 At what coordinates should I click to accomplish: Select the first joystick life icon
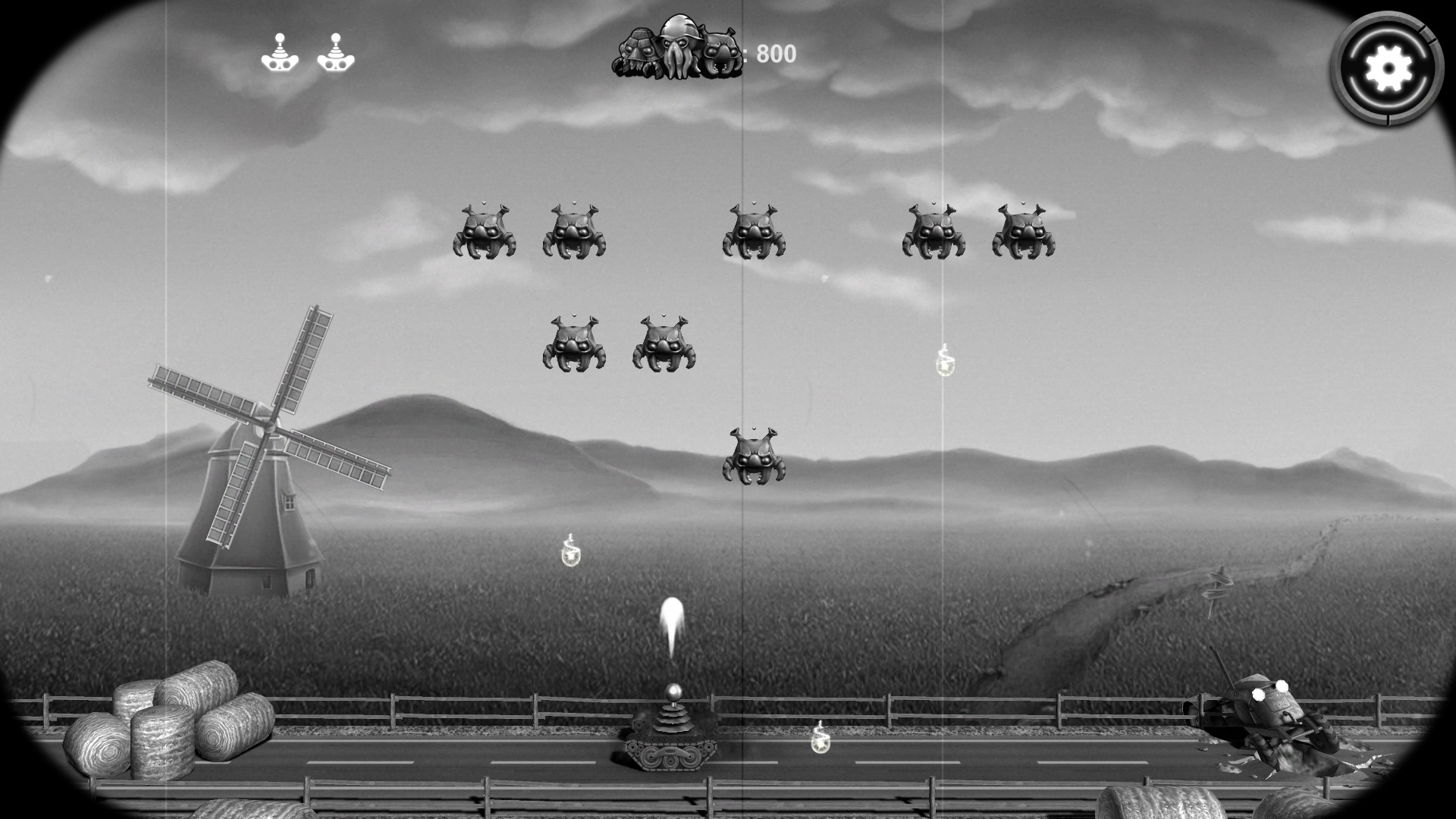click(x=281, y=52)
